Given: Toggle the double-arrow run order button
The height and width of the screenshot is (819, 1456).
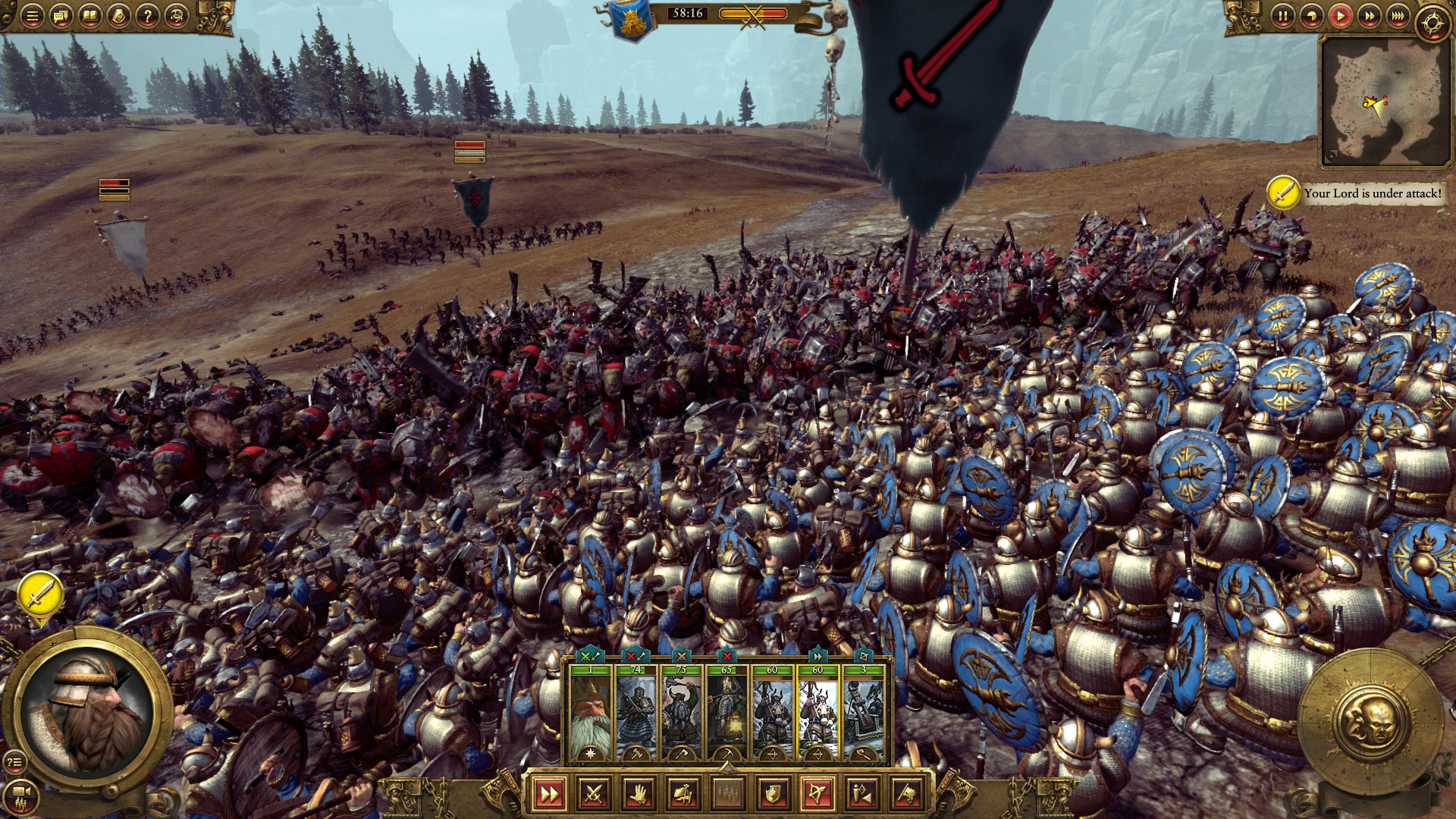Looking at the screenshot, I should 548,794.
